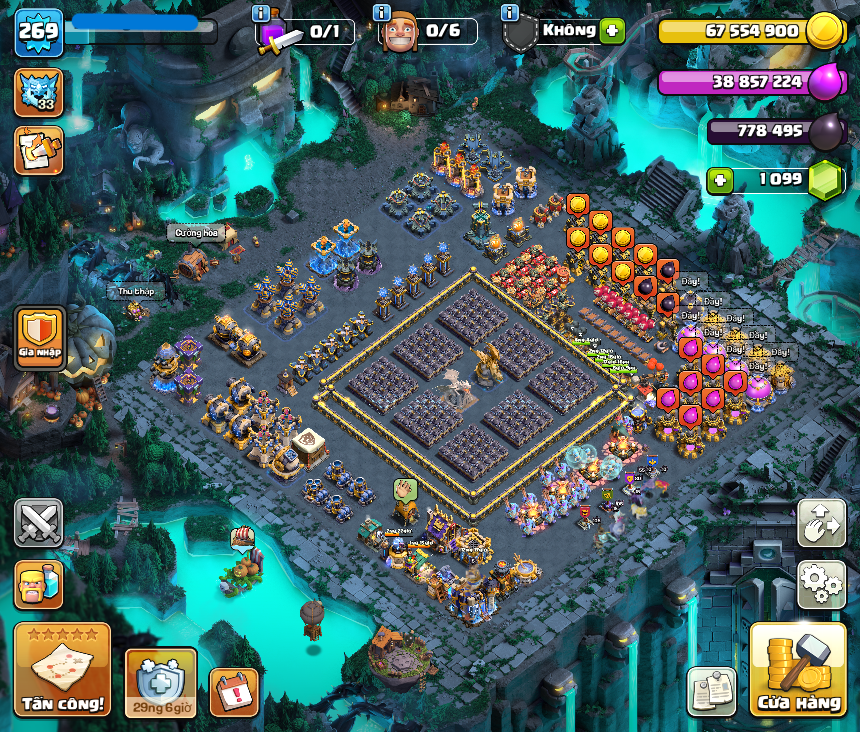860x732 pixels.
Task: Open the player profile level 269 badge
Action: point(38,31)
